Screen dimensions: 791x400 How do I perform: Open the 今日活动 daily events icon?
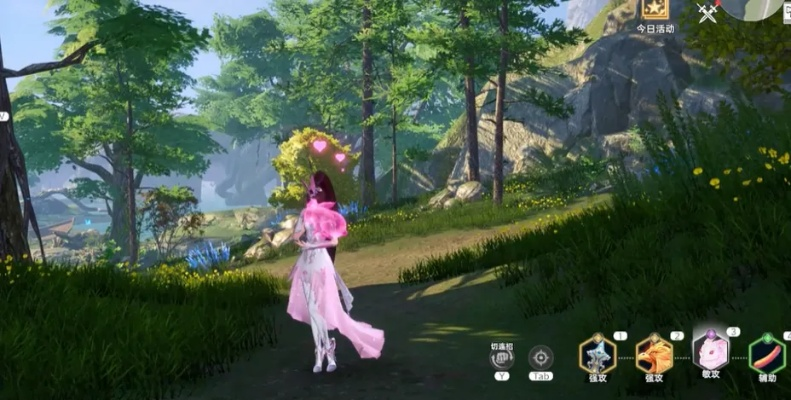[x=656, y=11]
